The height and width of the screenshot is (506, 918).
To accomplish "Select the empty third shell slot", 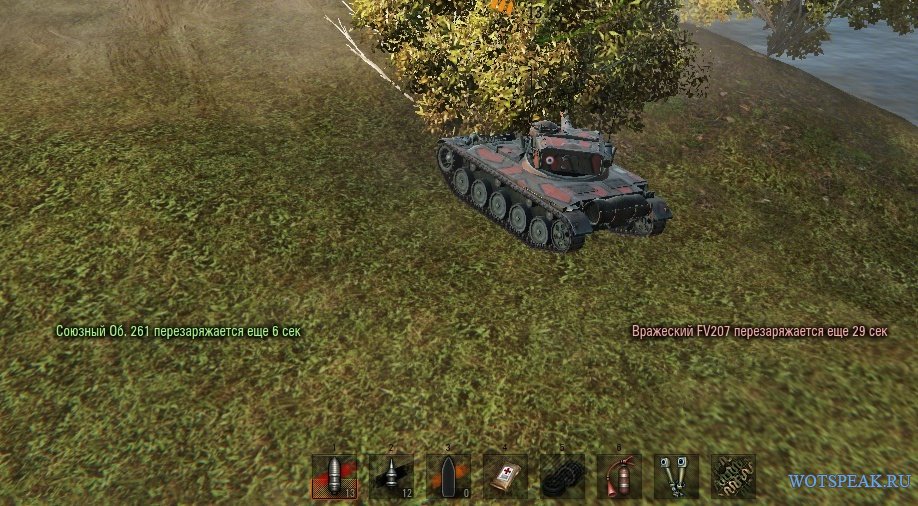I will (x=448, y=475).
